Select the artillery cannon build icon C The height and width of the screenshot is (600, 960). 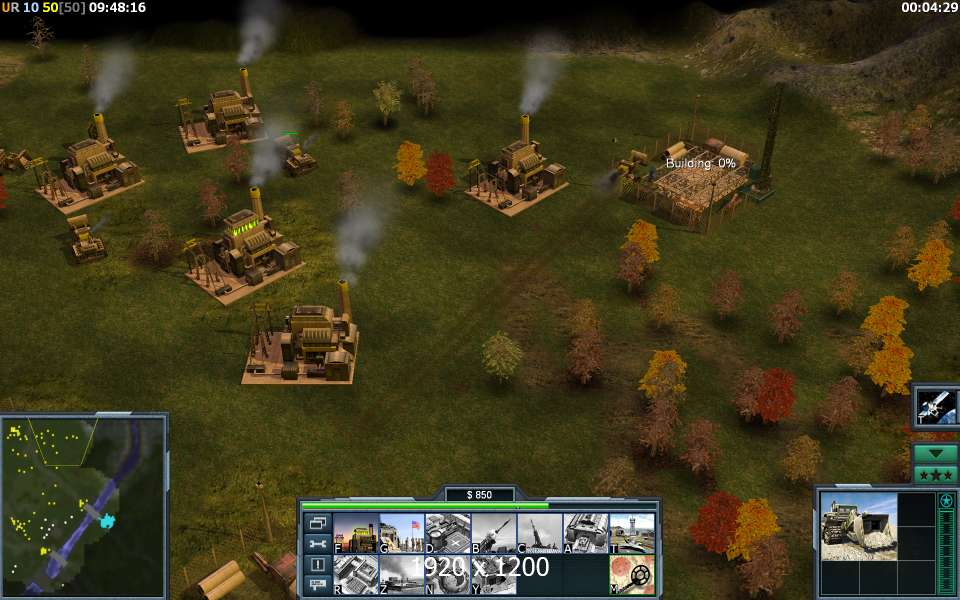pyautogui.click(x=539, y=533)
